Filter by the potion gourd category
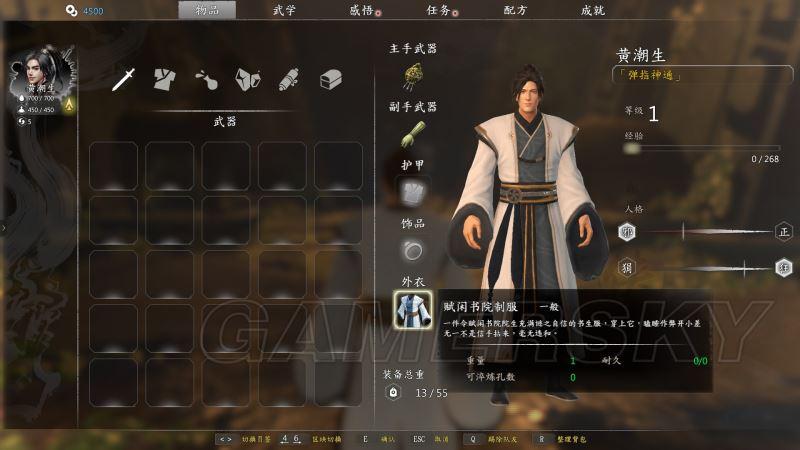 (x=206, y=79)
